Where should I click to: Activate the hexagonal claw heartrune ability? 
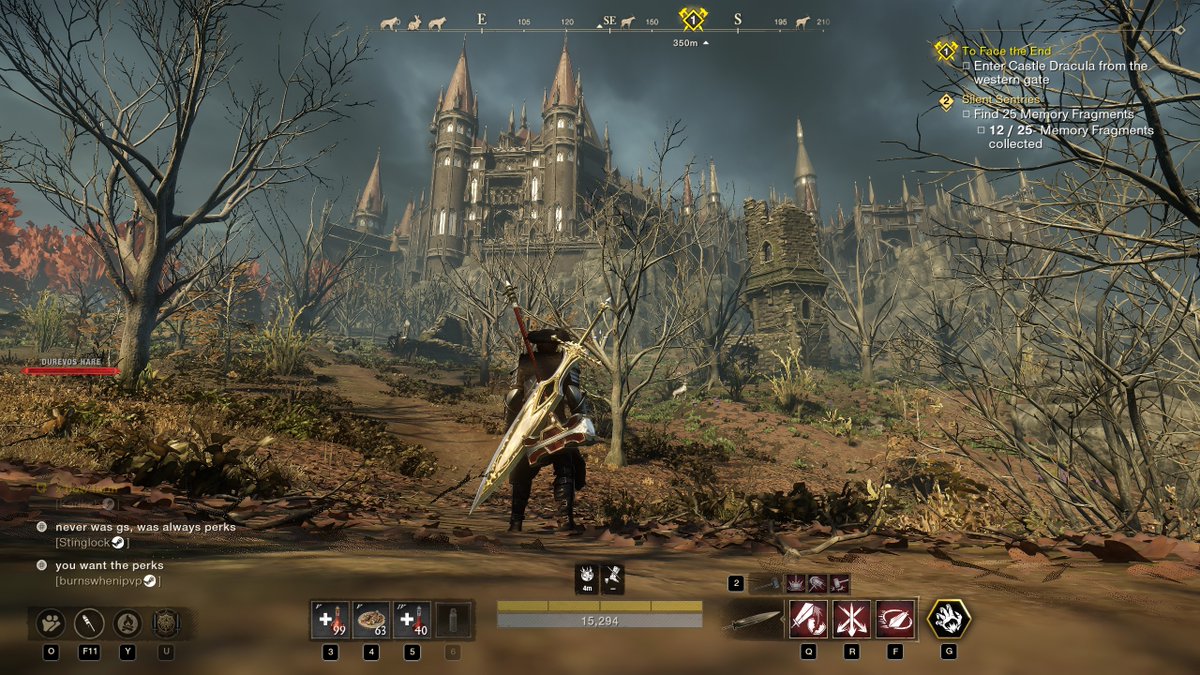pyautogui.click(x=948, y=619)
